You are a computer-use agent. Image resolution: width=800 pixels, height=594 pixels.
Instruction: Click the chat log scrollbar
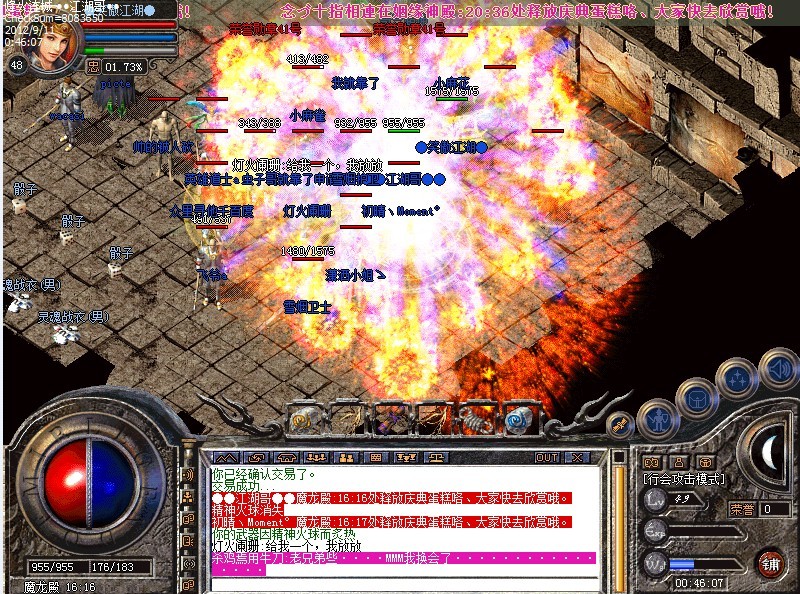[x=619, y=520]
